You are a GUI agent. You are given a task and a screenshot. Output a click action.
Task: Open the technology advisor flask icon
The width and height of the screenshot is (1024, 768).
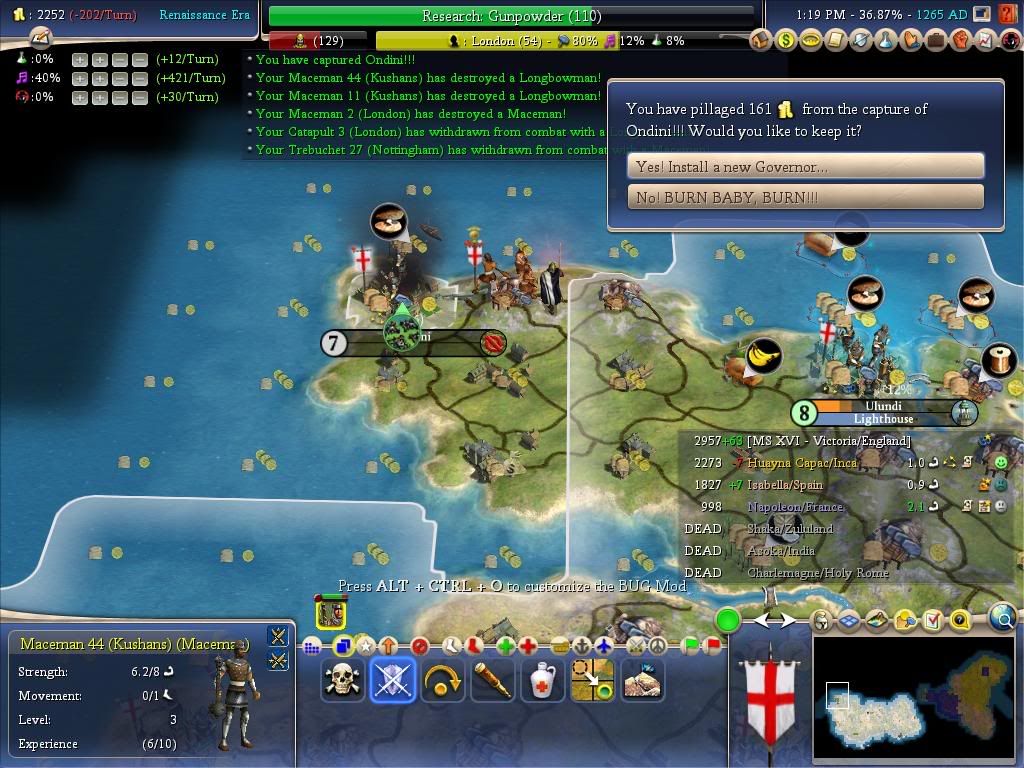(886, 41)
